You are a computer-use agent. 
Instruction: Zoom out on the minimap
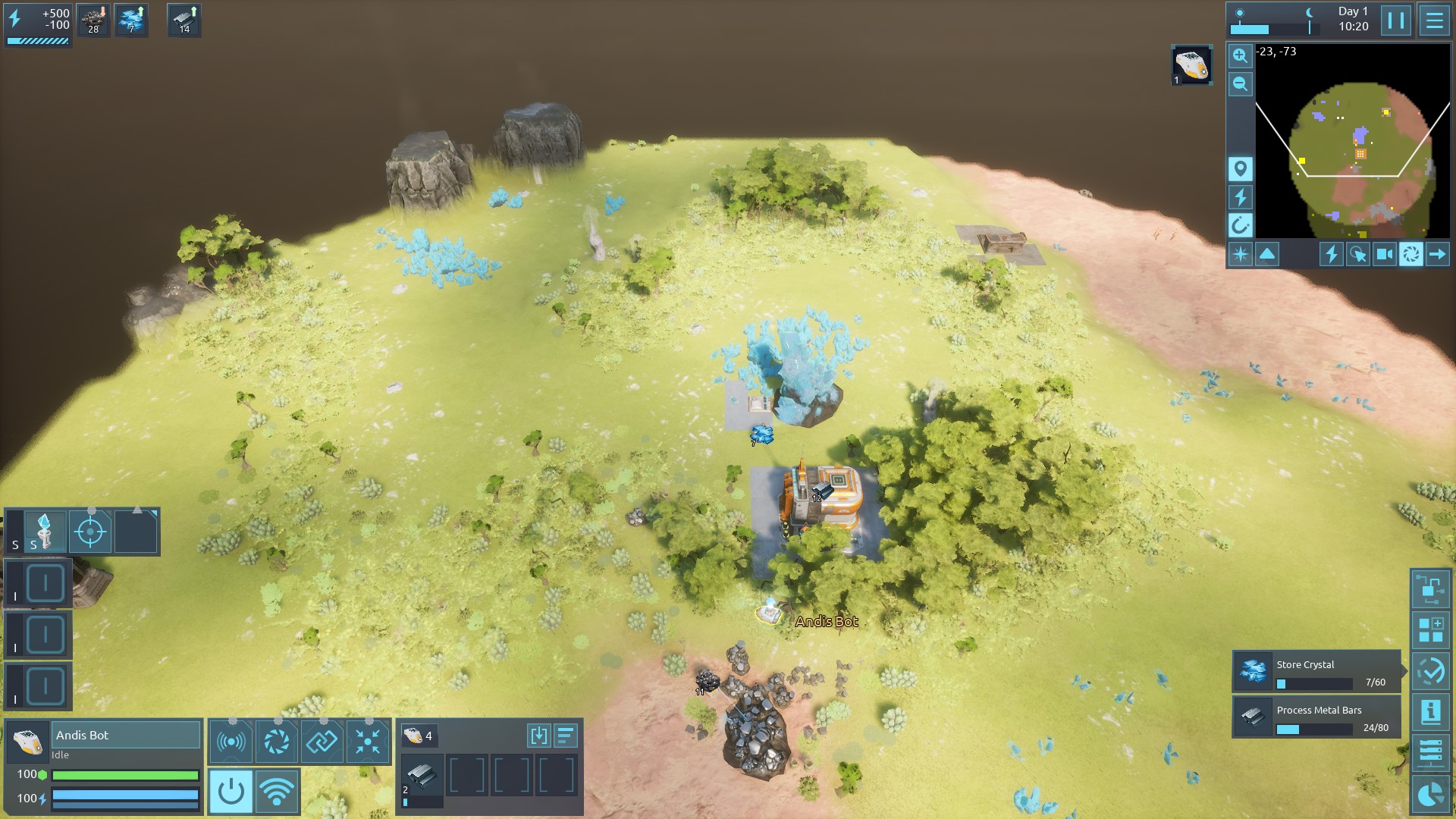point(1240,84)
